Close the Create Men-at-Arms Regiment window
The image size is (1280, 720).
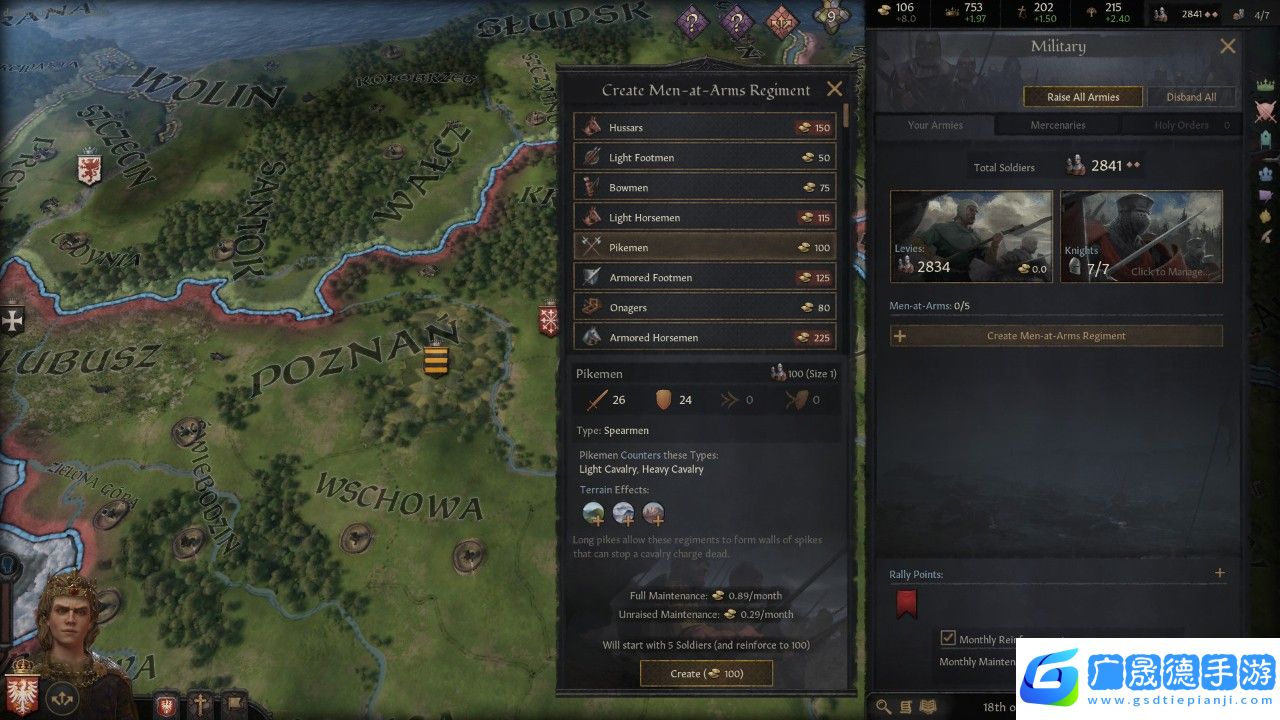(834, 89)
